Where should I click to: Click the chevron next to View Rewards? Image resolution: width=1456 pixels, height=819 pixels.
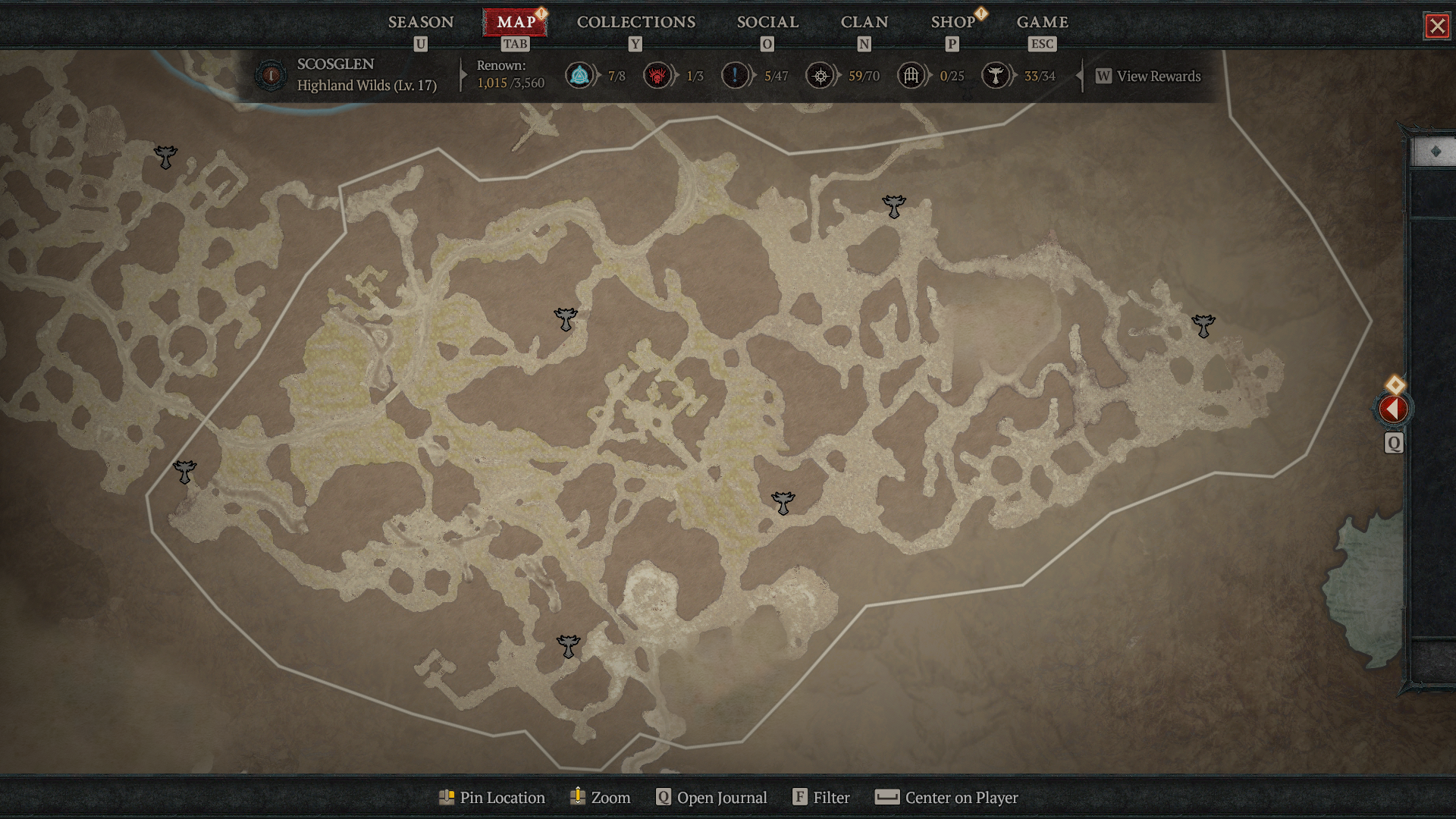click(x=1078, y=76)
